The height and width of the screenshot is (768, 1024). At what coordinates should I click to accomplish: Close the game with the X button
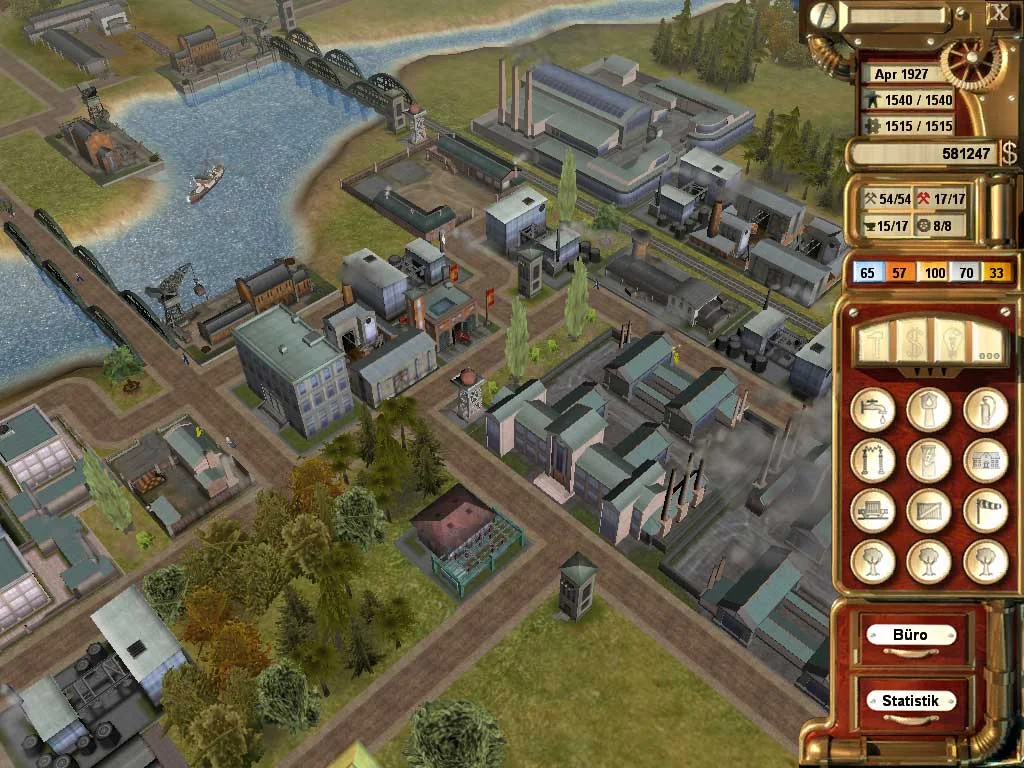click(x=998, y=14)
